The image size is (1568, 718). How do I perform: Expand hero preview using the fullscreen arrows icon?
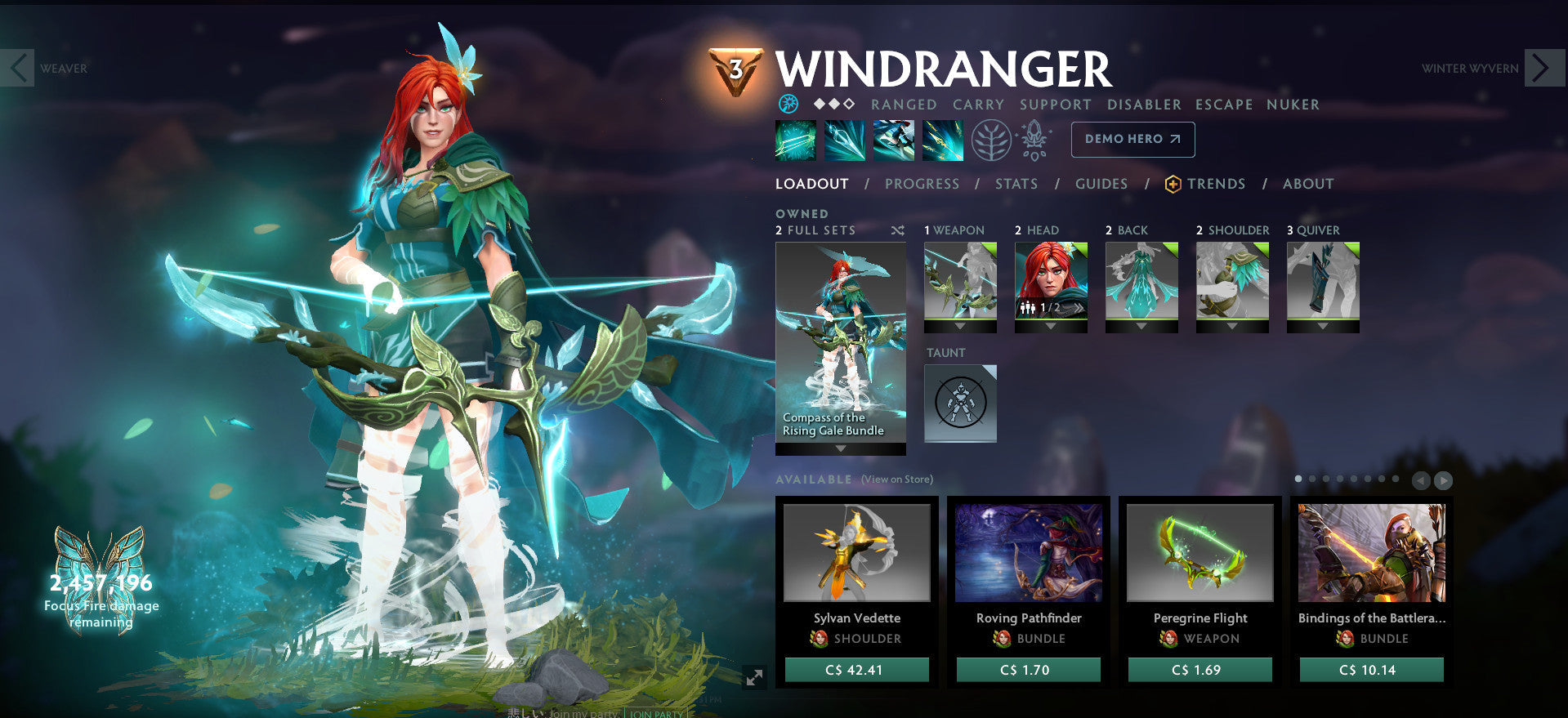[753, 676]
